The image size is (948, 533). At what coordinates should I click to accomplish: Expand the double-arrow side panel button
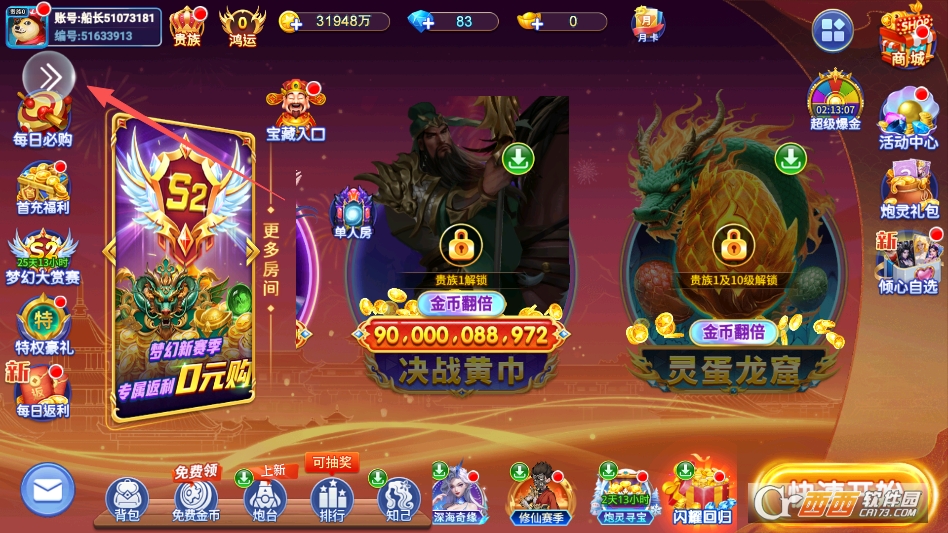coord(49,75)
